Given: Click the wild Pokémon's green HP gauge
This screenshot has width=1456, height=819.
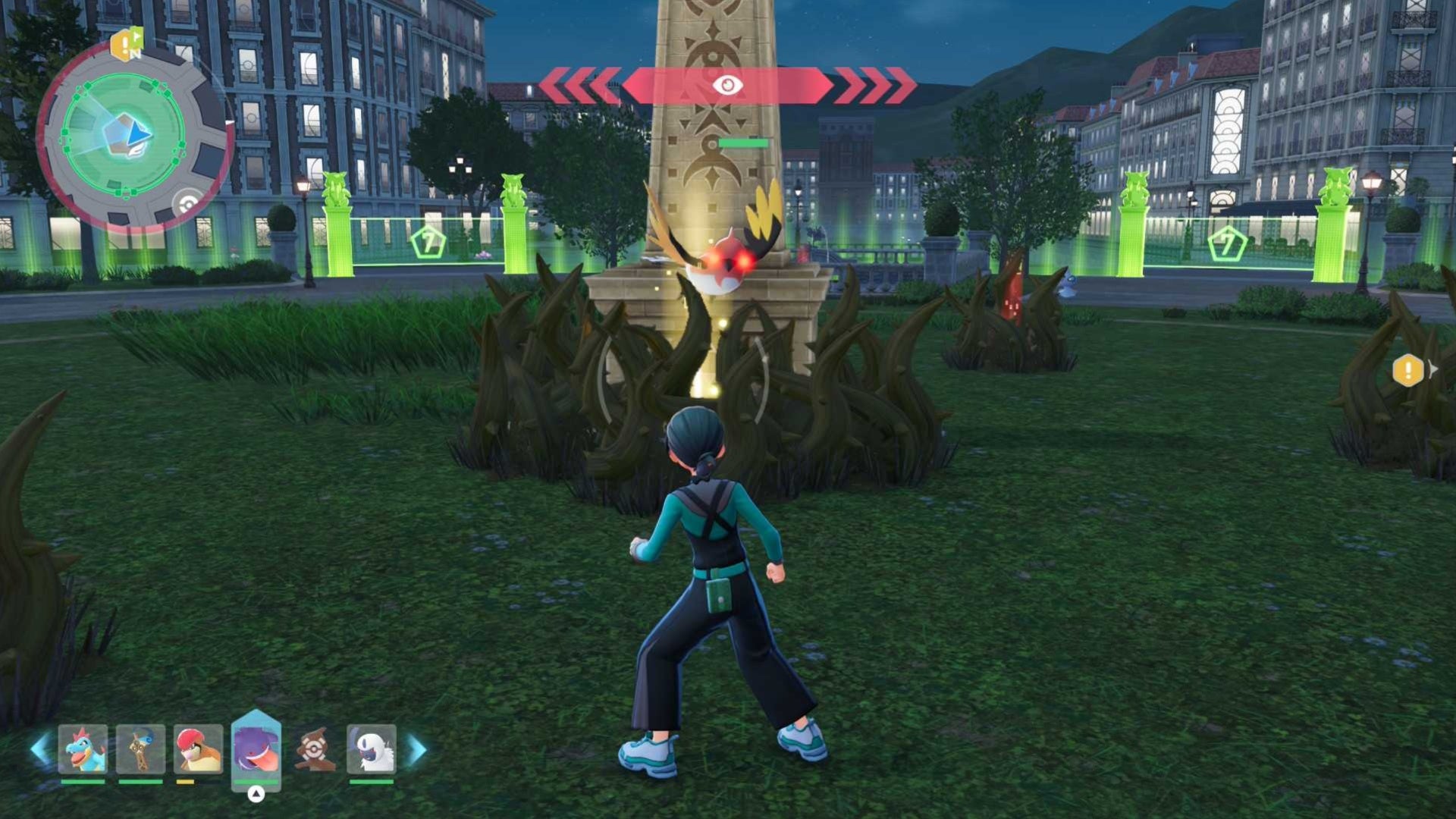Looking at the screenshot, I should tap(743, 141).
